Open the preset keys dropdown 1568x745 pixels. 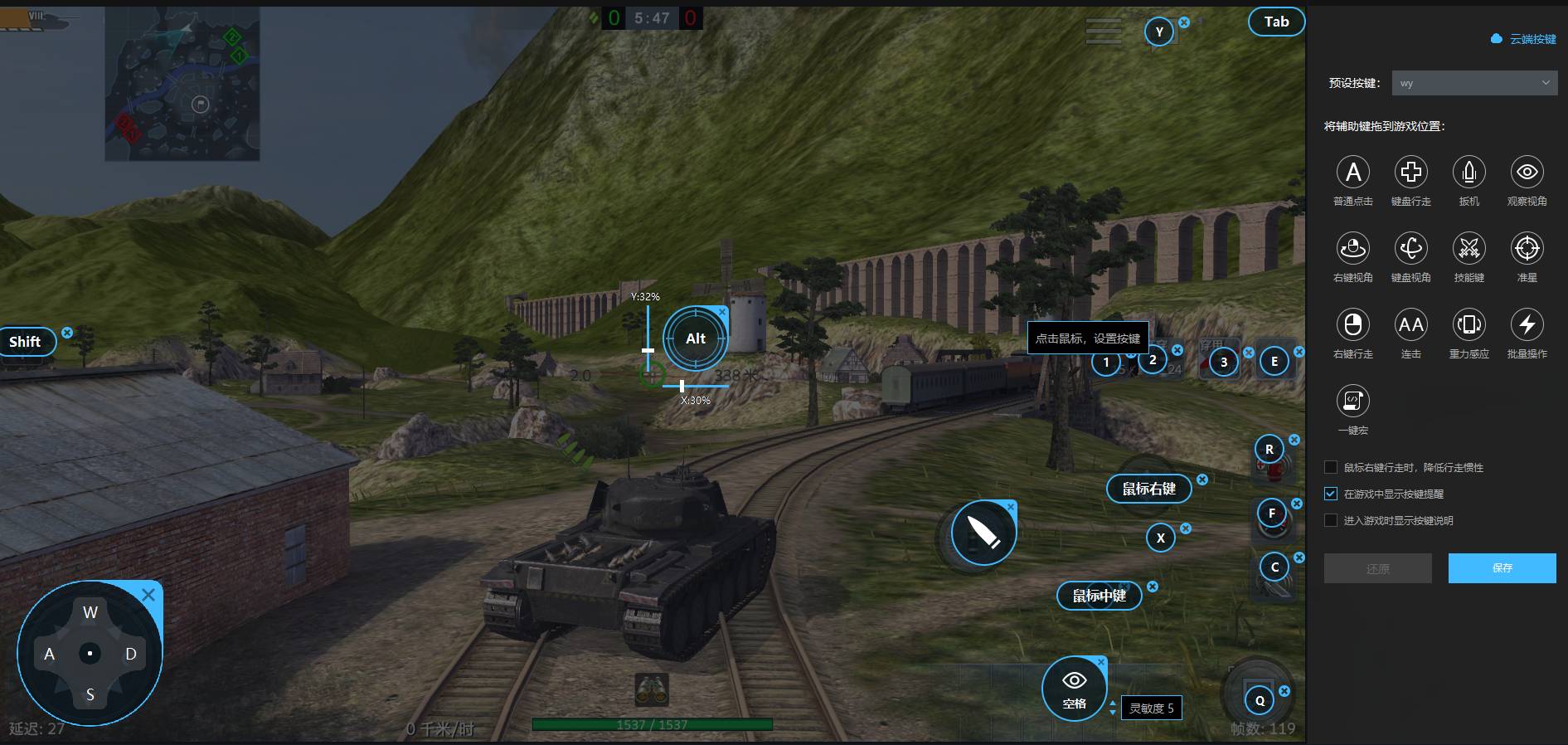(1473, 83)
